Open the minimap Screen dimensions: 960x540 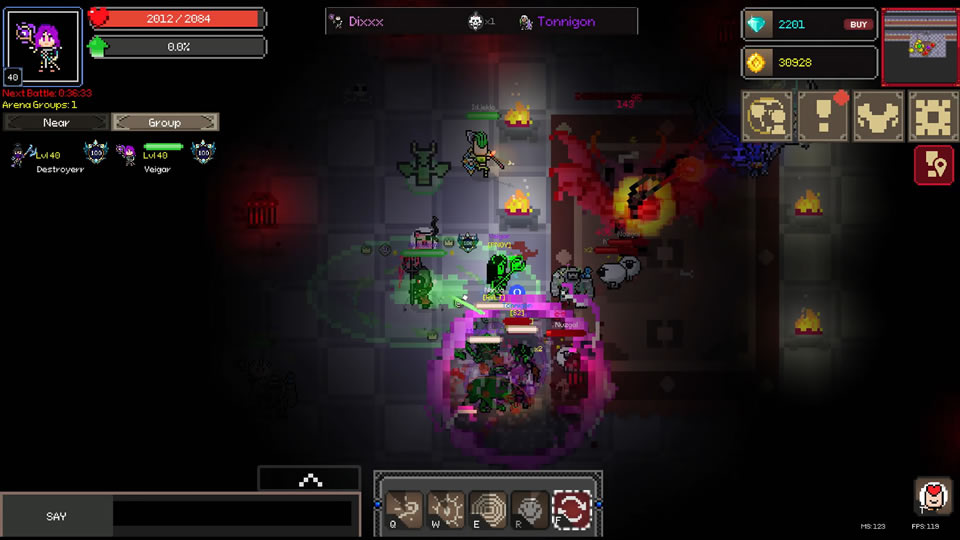coord(919,45)
